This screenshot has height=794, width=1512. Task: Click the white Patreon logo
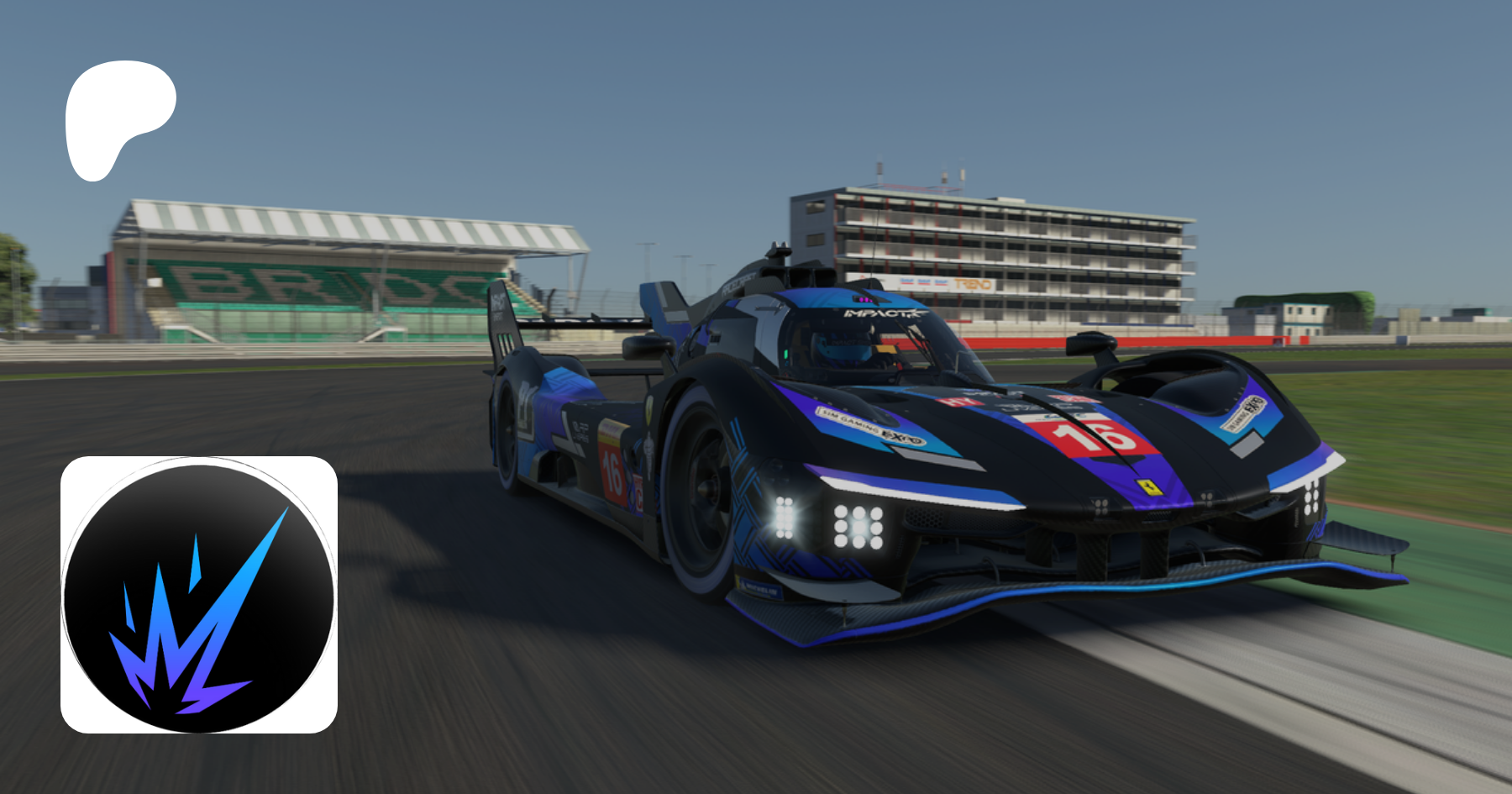[x=116, y=114]
